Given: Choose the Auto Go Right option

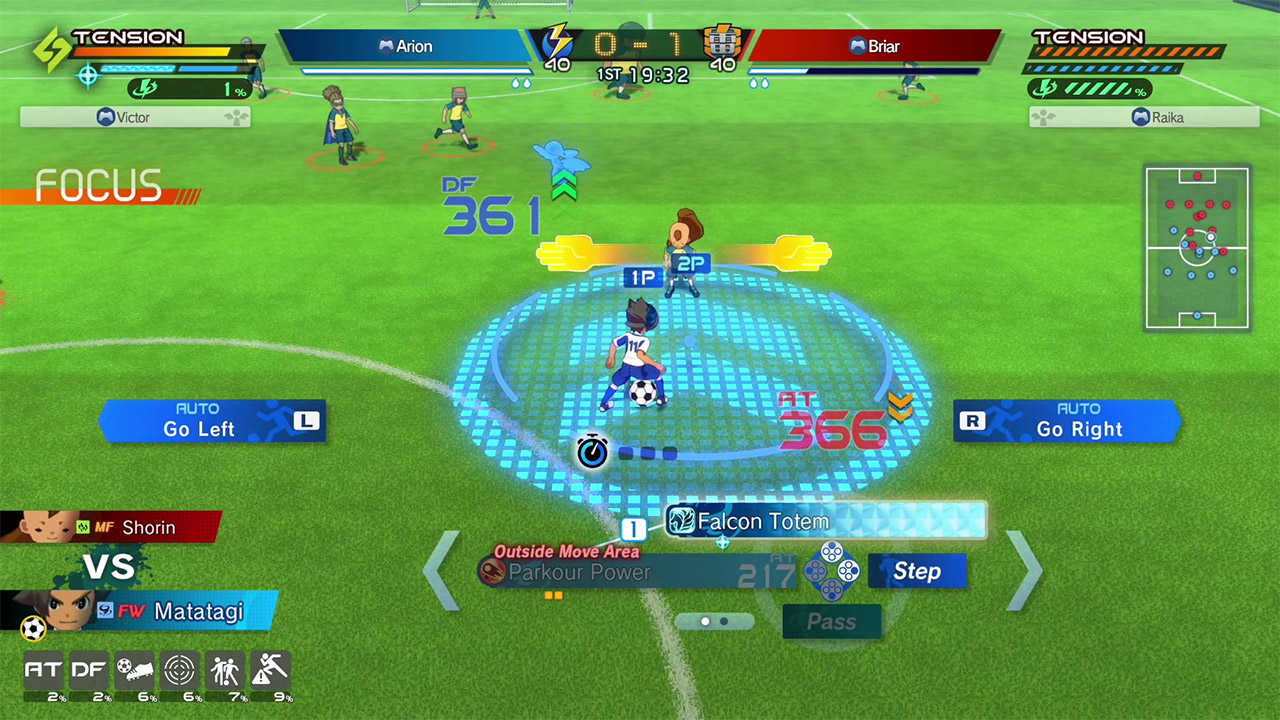Looking at the screenshot, I should click(x=1067, y=421).
